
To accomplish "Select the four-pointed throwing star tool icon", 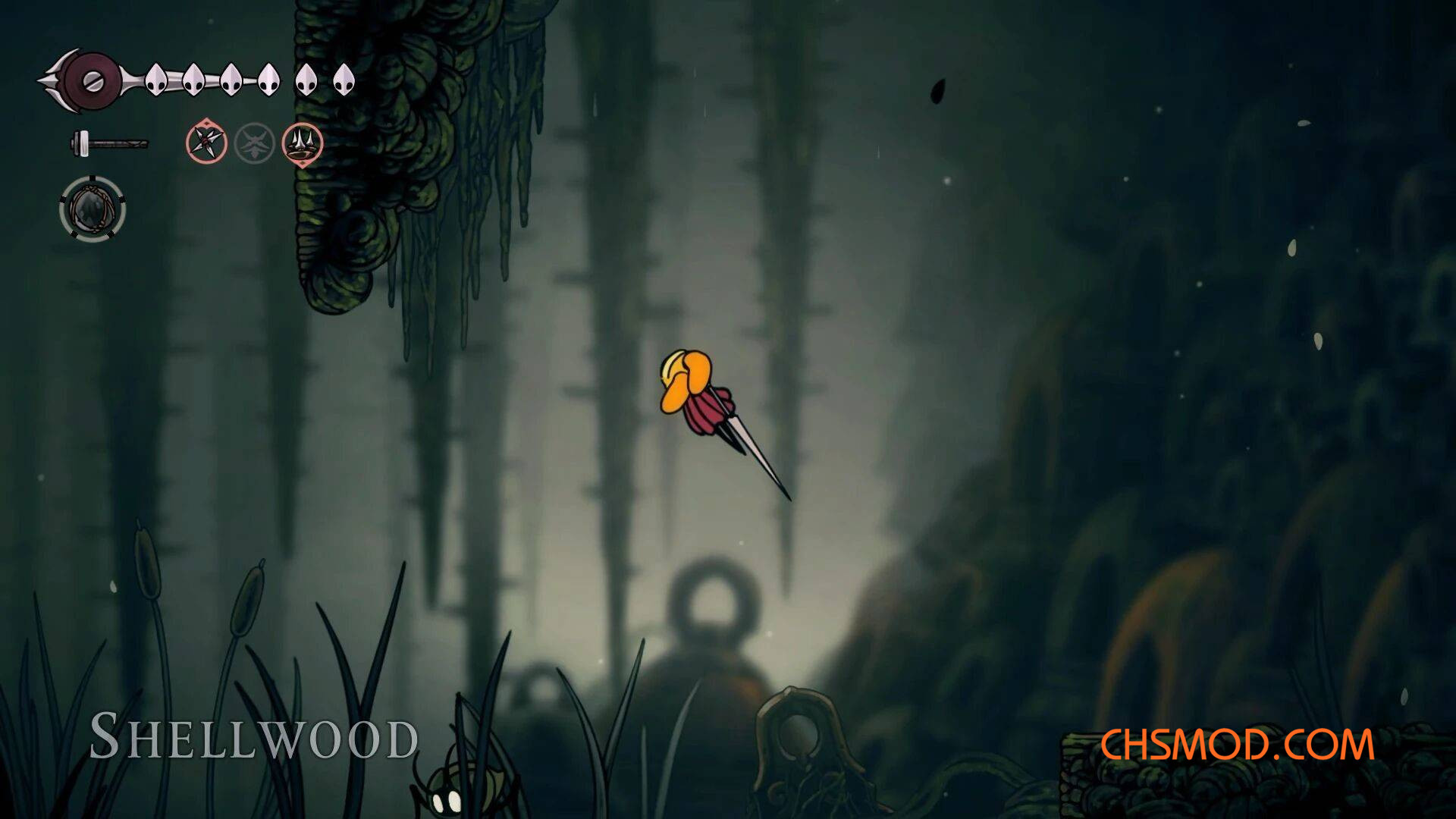I will click(x=206, y=142).
